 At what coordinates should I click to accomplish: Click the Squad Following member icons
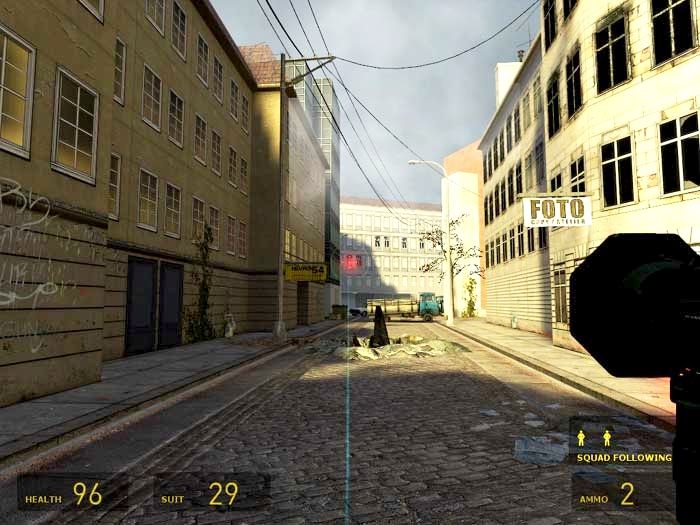[594, 438]
